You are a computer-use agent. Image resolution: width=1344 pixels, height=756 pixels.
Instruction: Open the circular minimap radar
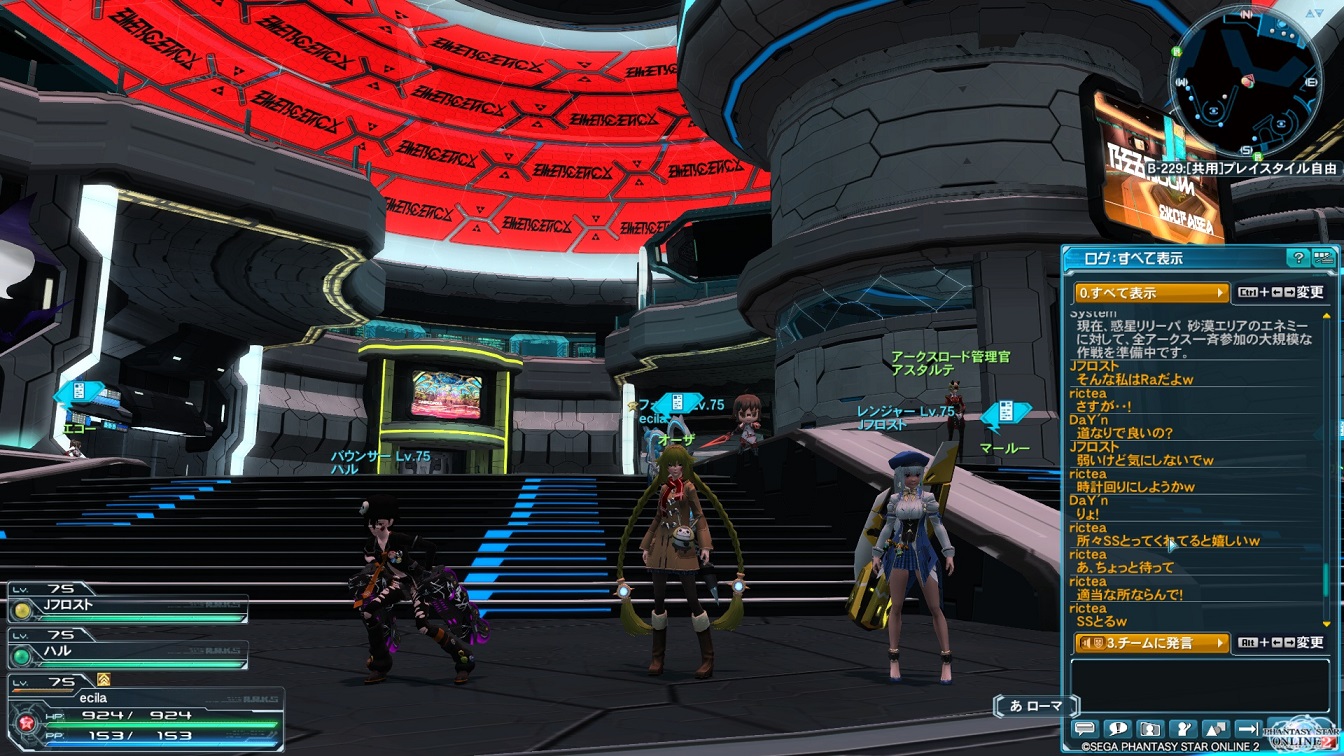pyautogui.click(x=1245, y=80)
